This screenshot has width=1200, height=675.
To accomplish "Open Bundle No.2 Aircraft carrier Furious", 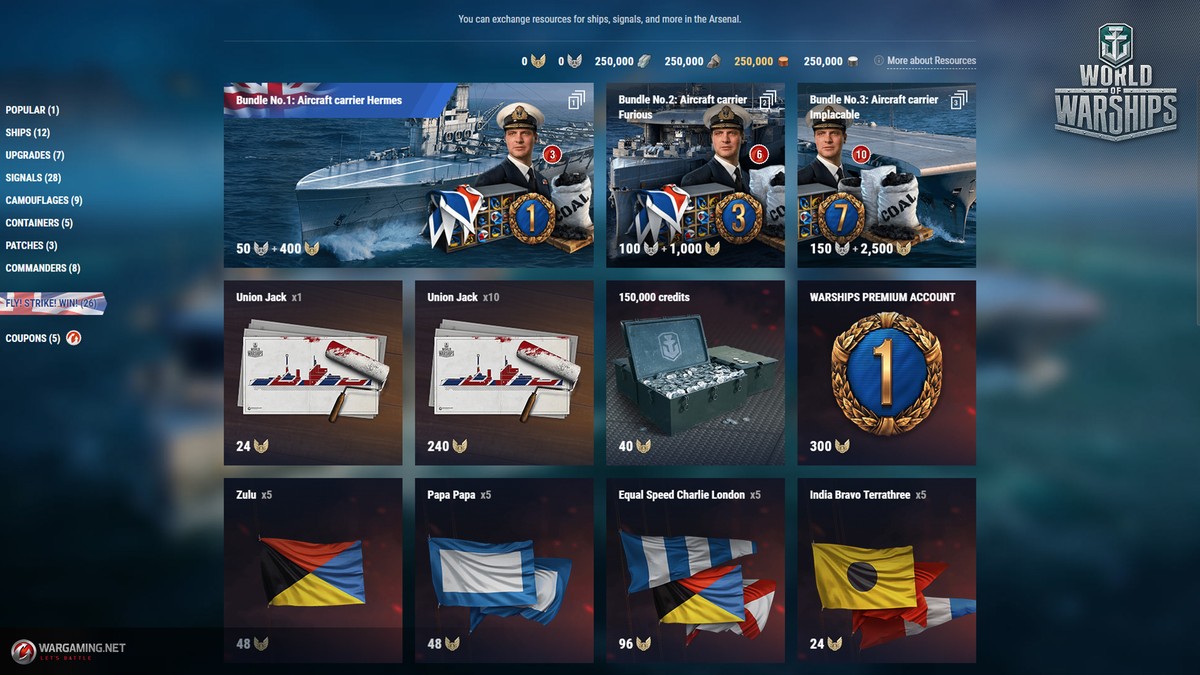I will (695, 175).
